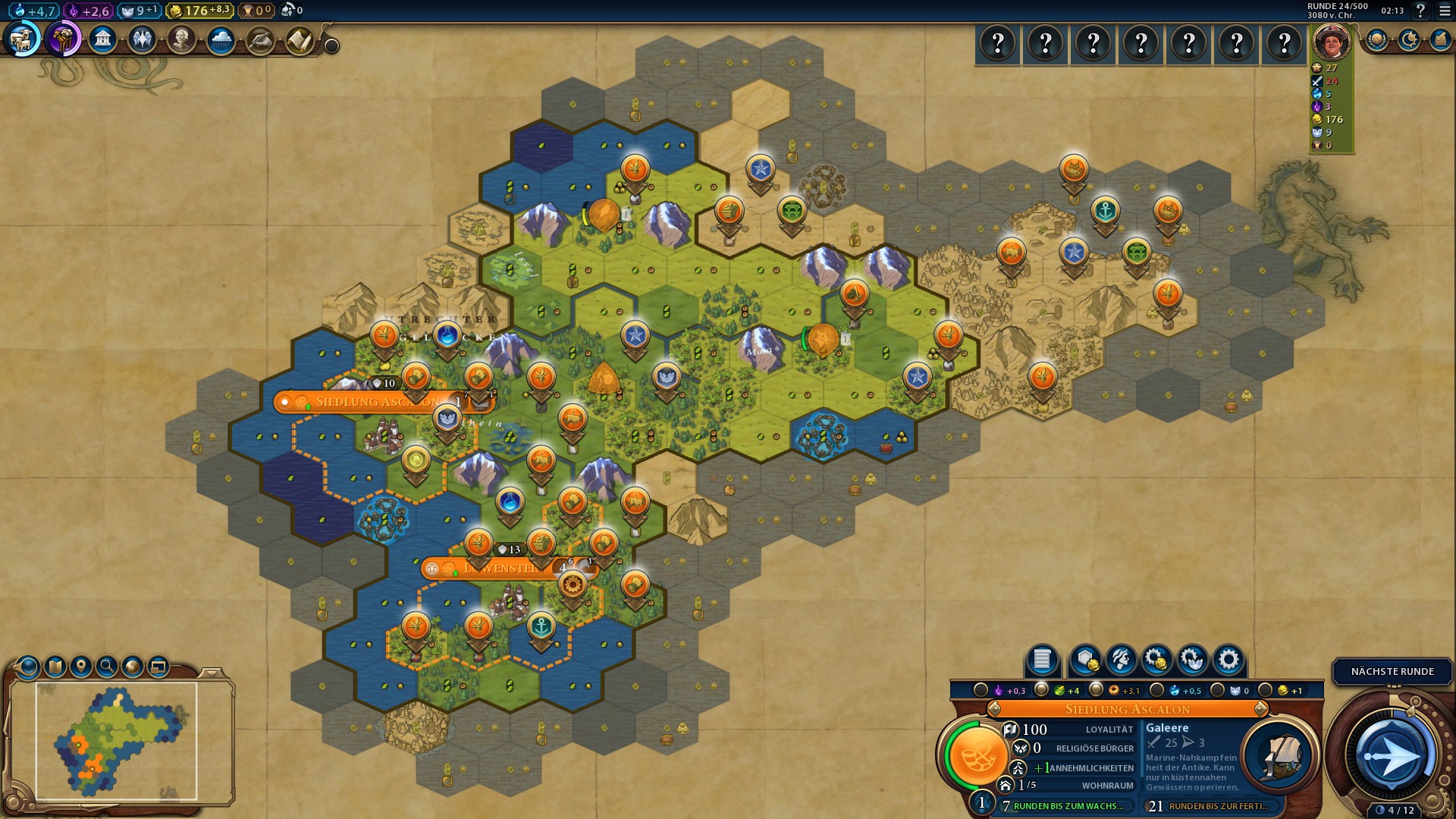Select the player leader portrait
Viewport: 1456px width, 819px height.
[x=1332, y=42]
